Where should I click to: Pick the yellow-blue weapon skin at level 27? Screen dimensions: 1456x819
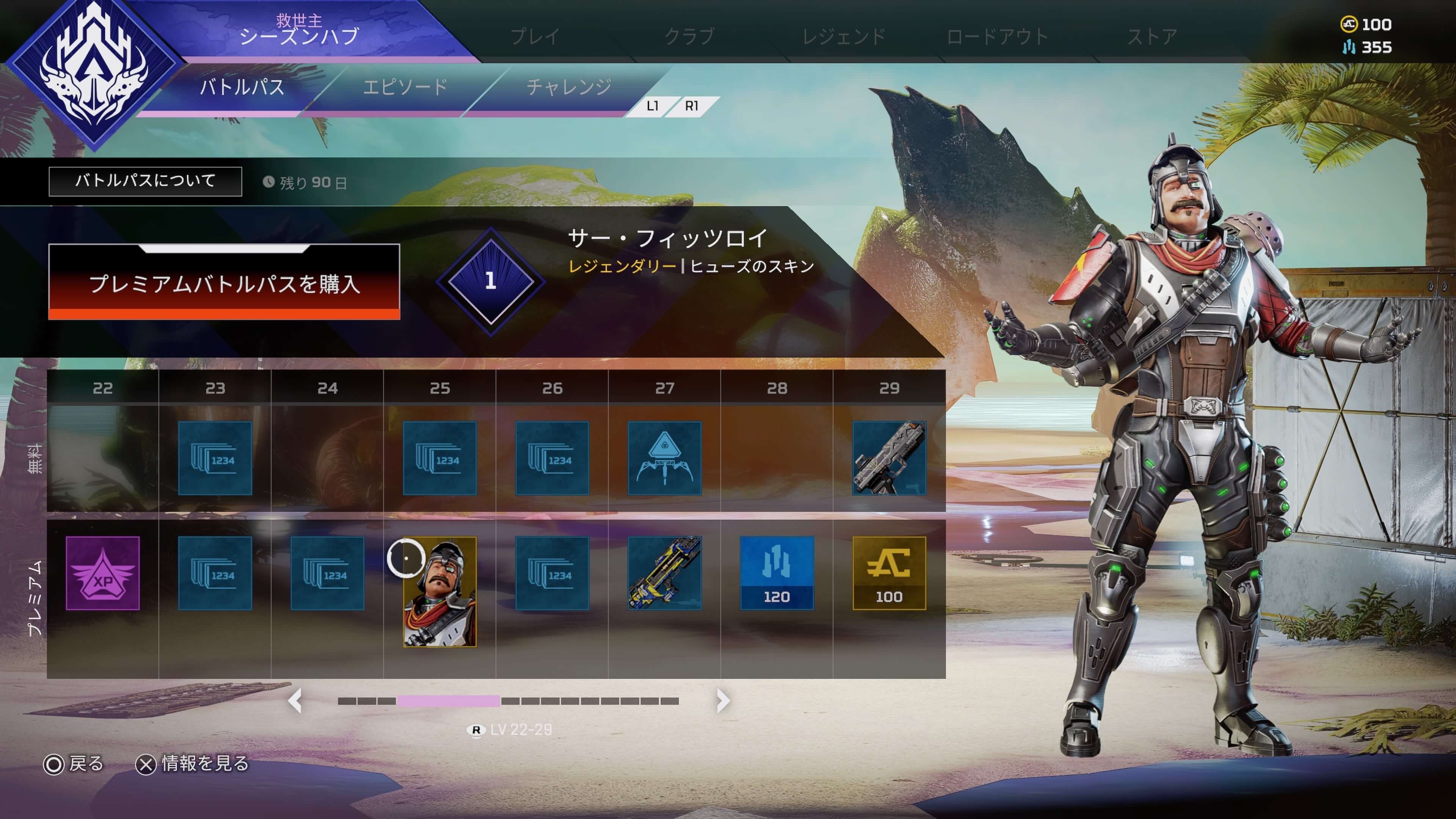tap(665, 573)
